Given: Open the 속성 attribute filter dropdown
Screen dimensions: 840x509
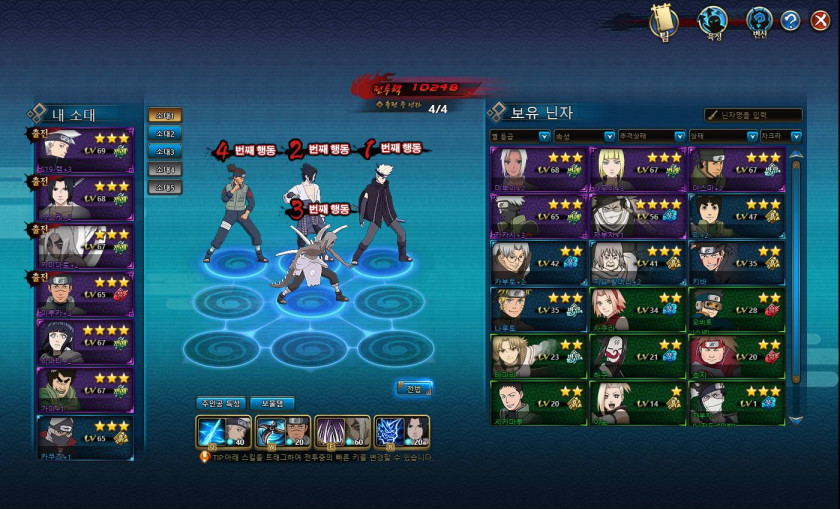Looking at the screenshot, I should 581,136.
